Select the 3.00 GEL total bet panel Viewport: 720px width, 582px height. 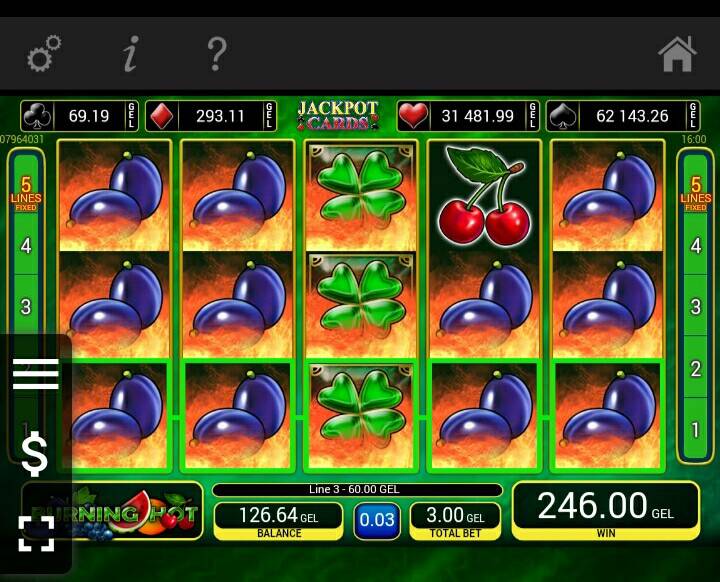(x=455, y=520)
